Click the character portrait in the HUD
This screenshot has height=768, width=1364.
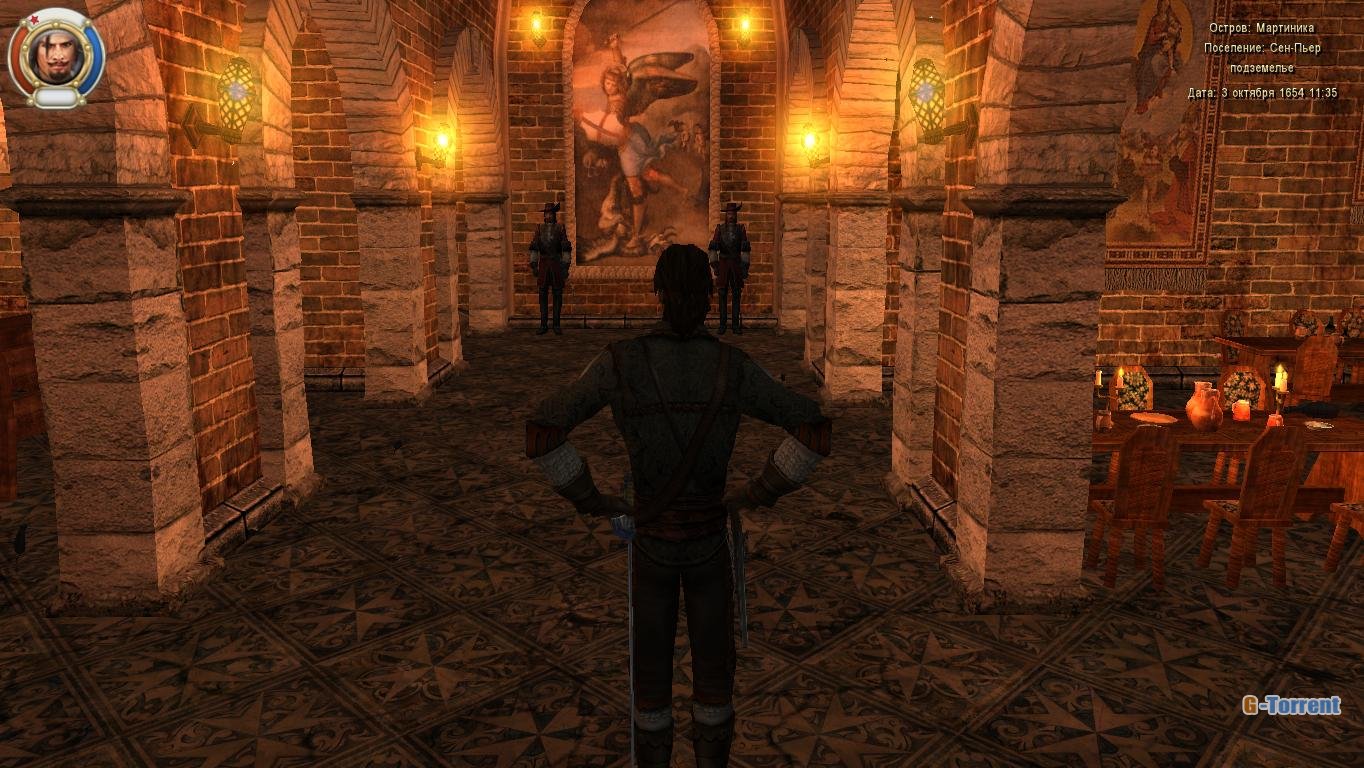(56, 54)
